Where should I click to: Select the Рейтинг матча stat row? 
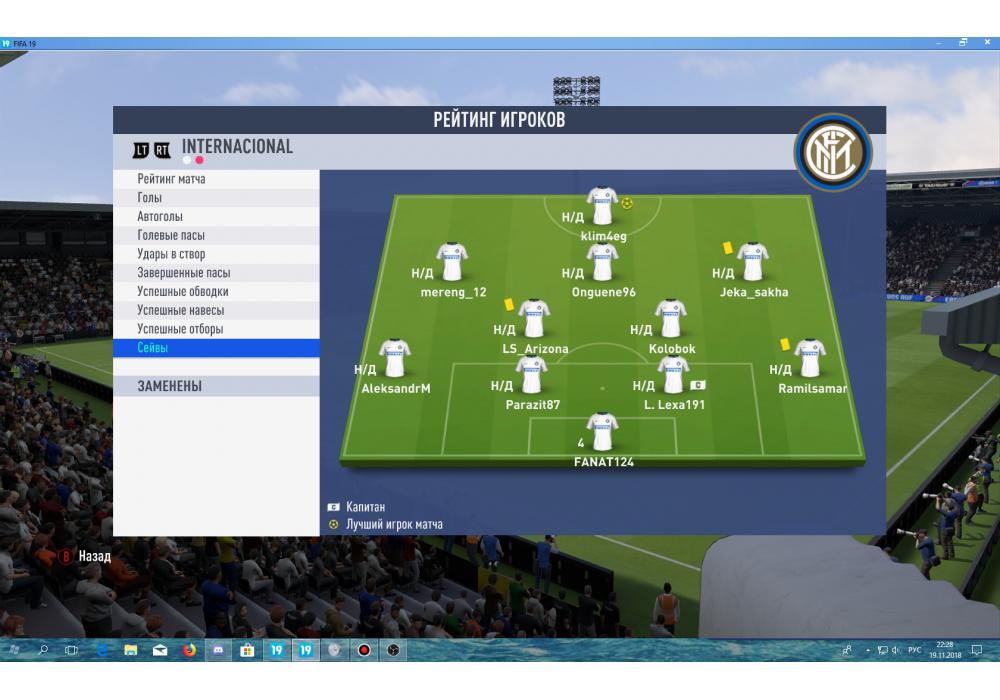pyautogui.click(x=215, y=179)
